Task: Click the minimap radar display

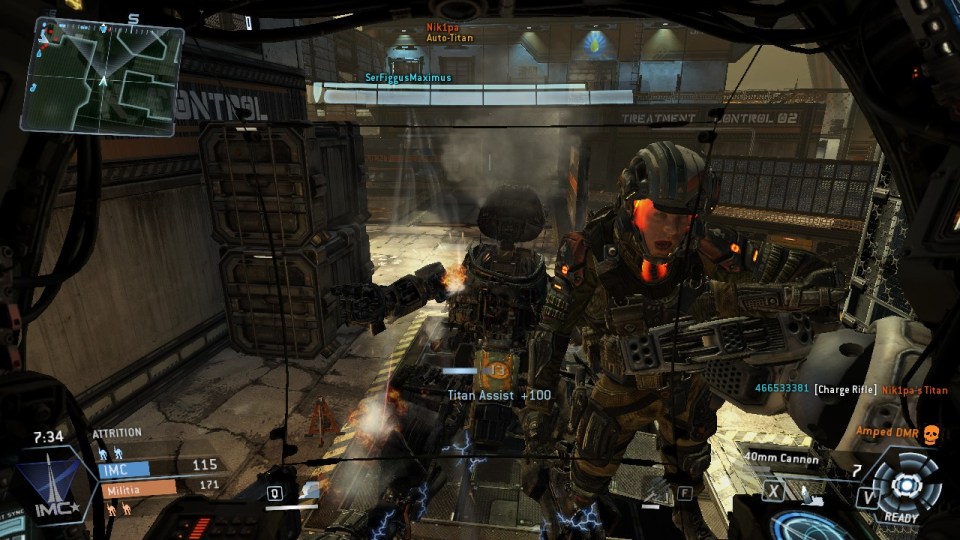Action: [102, 75]
